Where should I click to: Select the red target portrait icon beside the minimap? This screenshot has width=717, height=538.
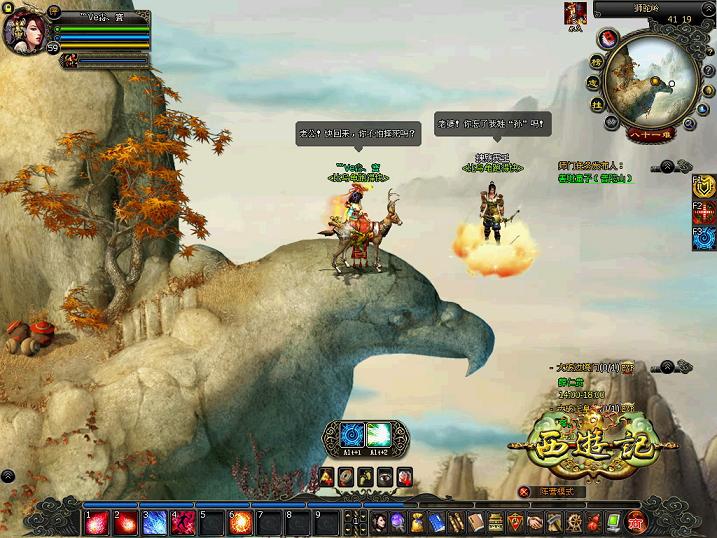[x=576, y=13]
